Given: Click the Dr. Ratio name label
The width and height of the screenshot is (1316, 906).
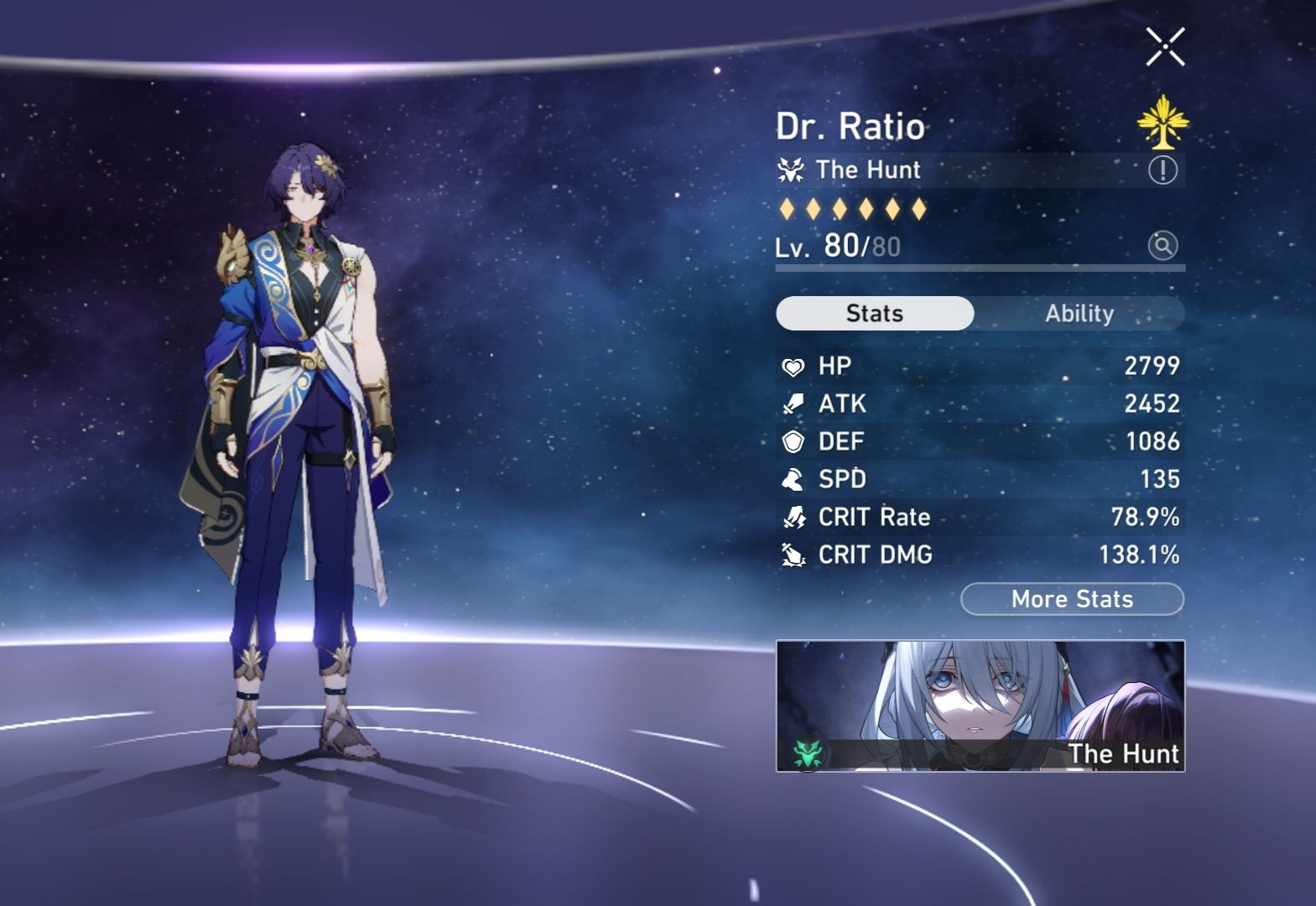Looking at the screenshot, I should 851,127.
